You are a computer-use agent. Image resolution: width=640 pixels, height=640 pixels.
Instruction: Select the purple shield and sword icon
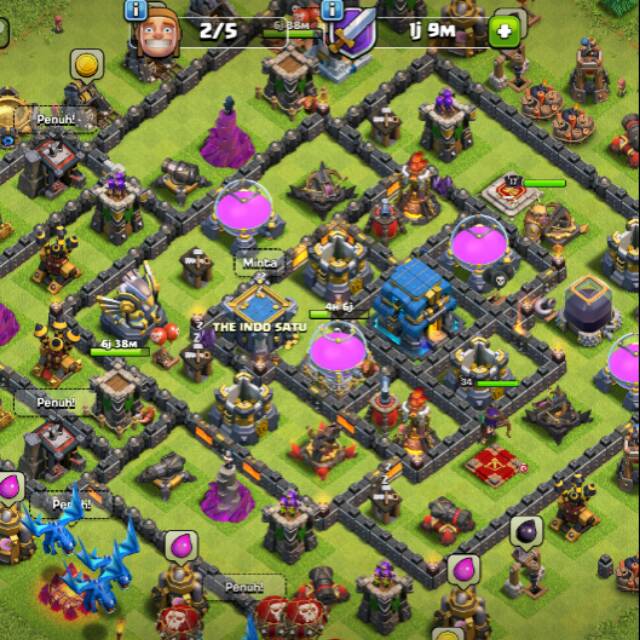(352, 33)
